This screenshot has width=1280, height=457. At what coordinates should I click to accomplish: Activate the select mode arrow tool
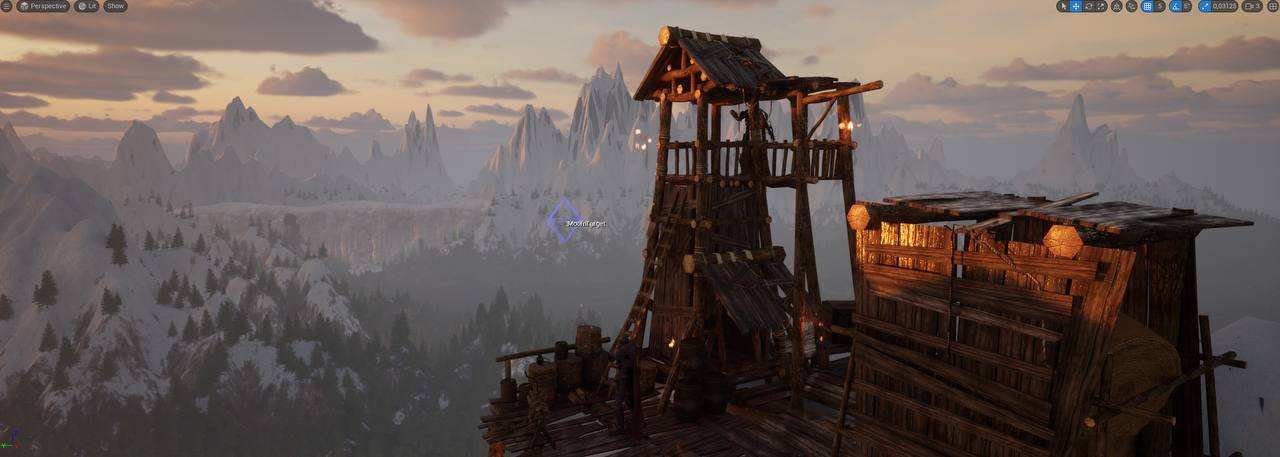(1063, 6)
